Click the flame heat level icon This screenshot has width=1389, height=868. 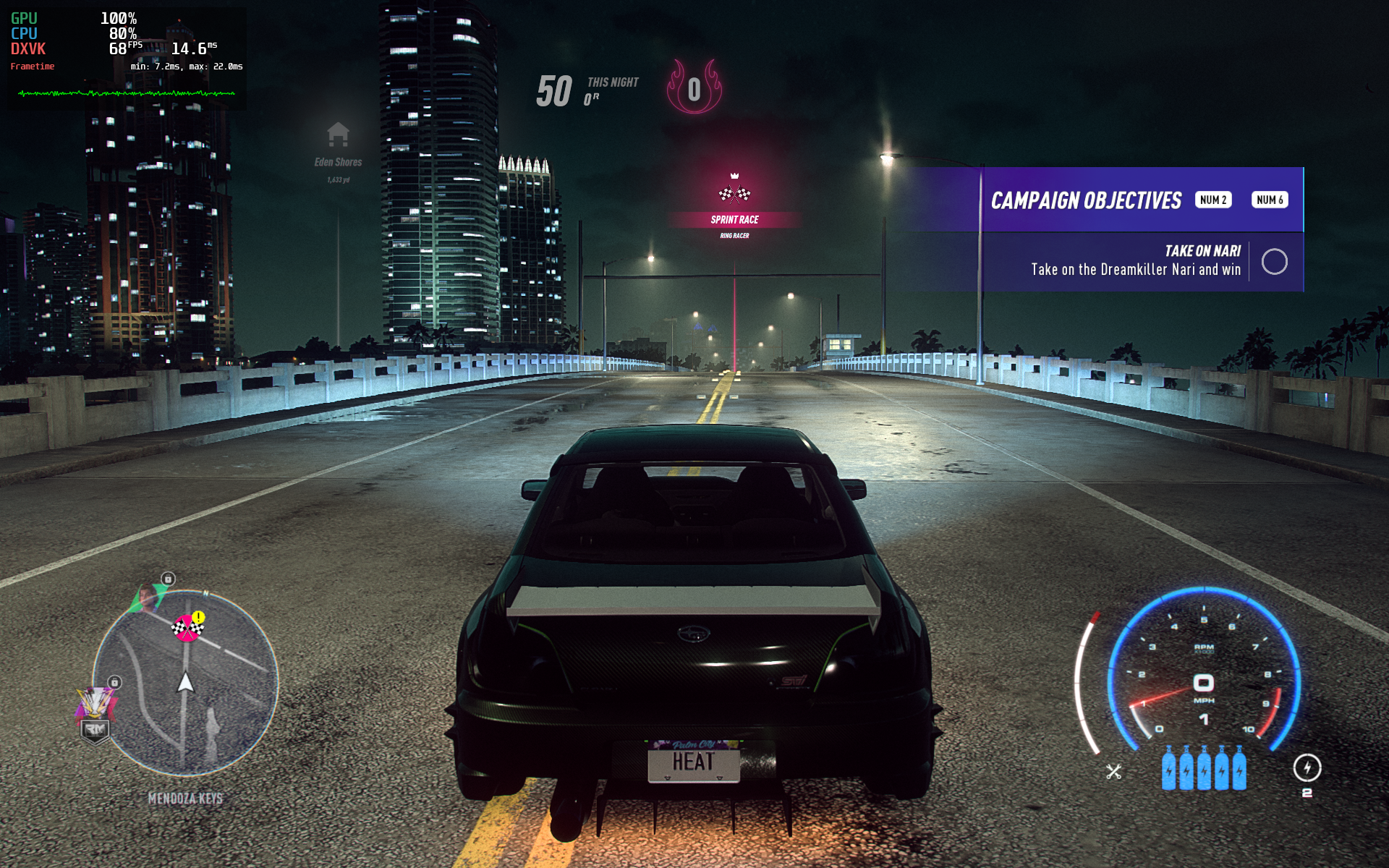(x=694, y=88)
